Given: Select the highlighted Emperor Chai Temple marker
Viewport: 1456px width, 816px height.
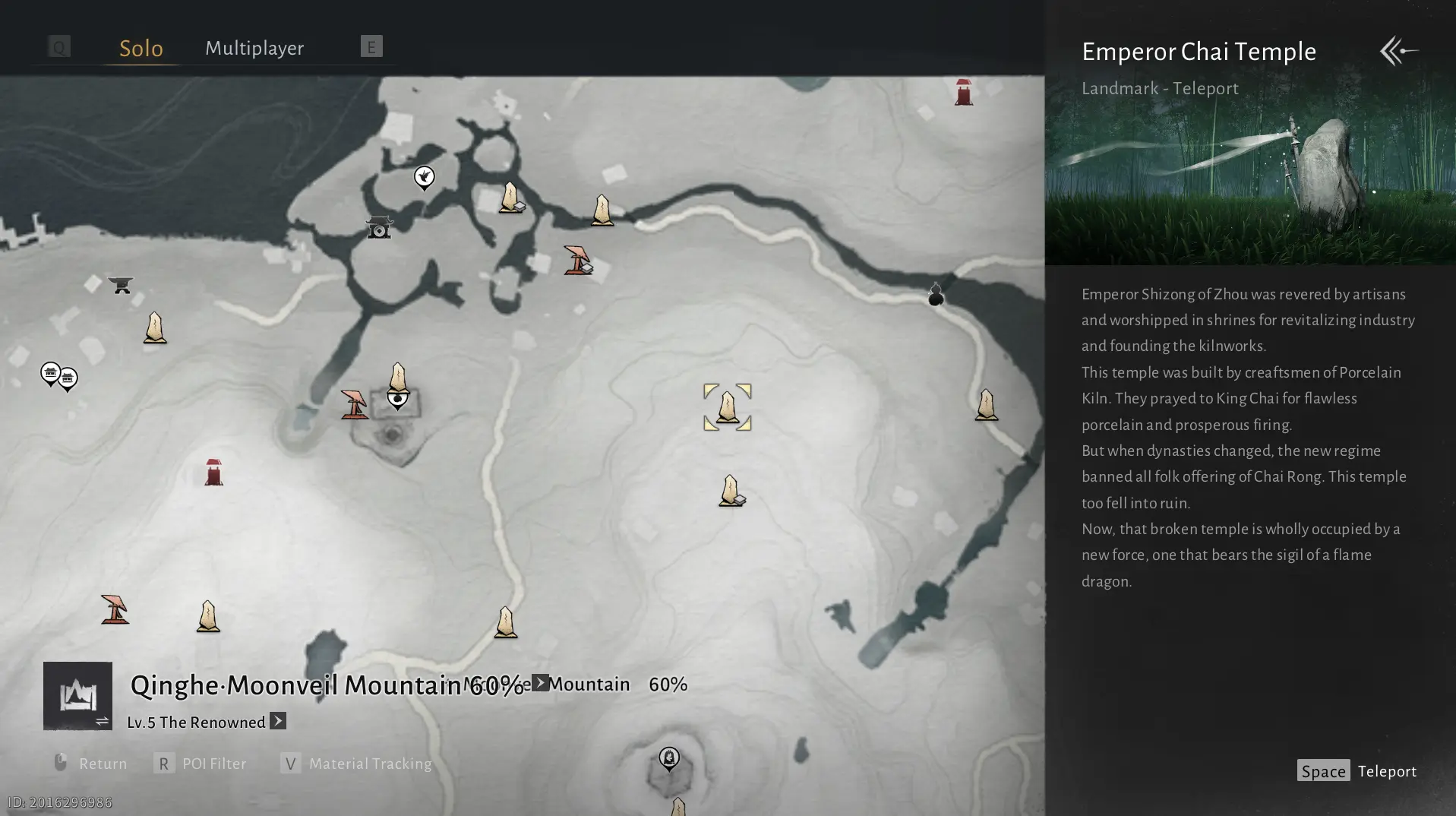Looking at the screenshot, I should (x=728, y=407).
